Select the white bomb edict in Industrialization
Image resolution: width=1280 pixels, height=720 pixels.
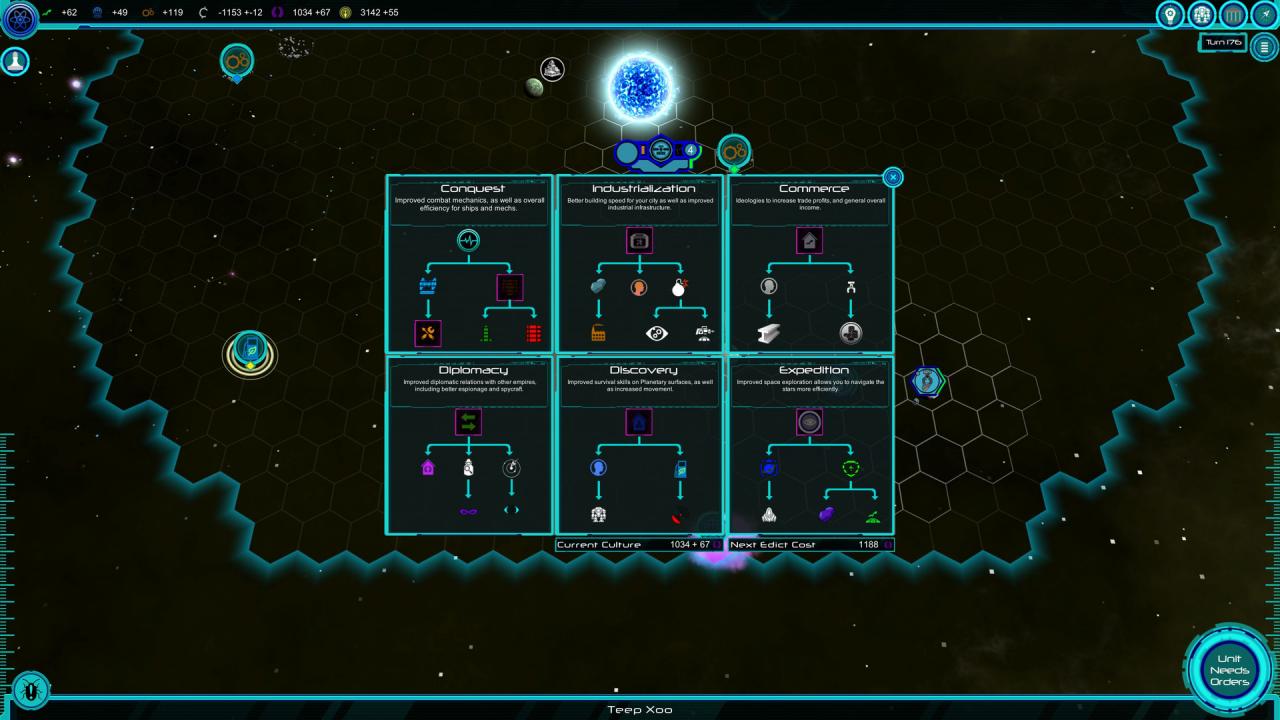(x=680, y=288)
